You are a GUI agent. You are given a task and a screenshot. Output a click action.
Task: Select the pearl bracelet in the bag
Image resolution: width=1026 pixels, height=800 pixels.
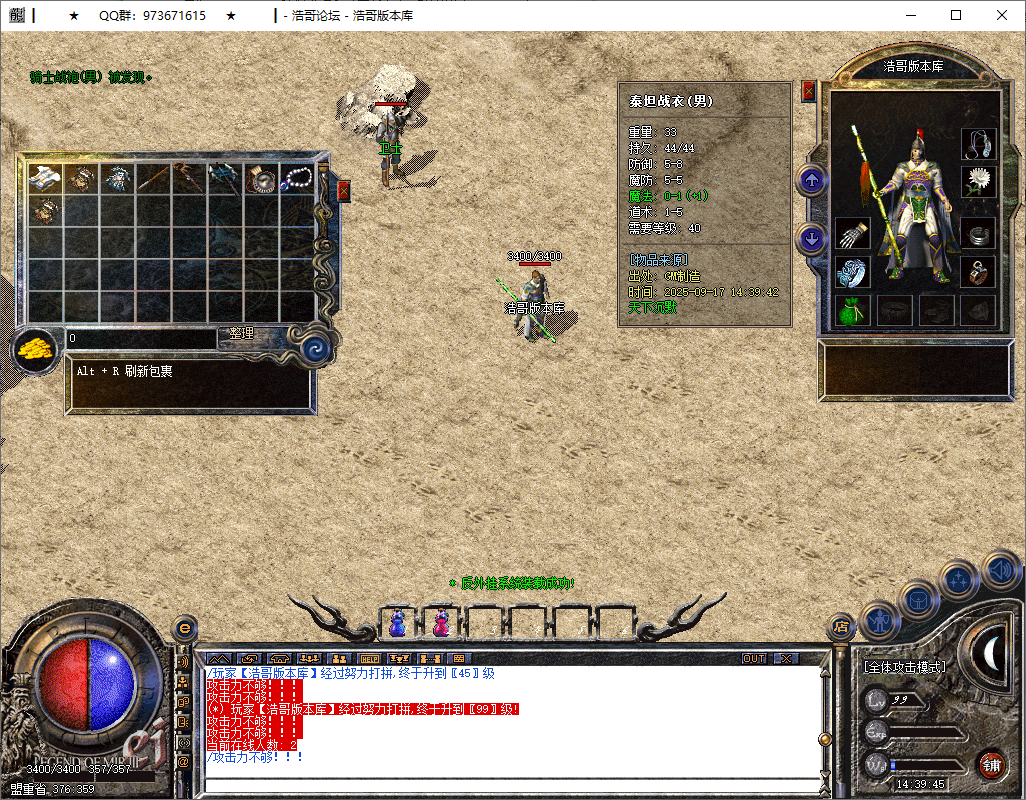coord(297,179)
